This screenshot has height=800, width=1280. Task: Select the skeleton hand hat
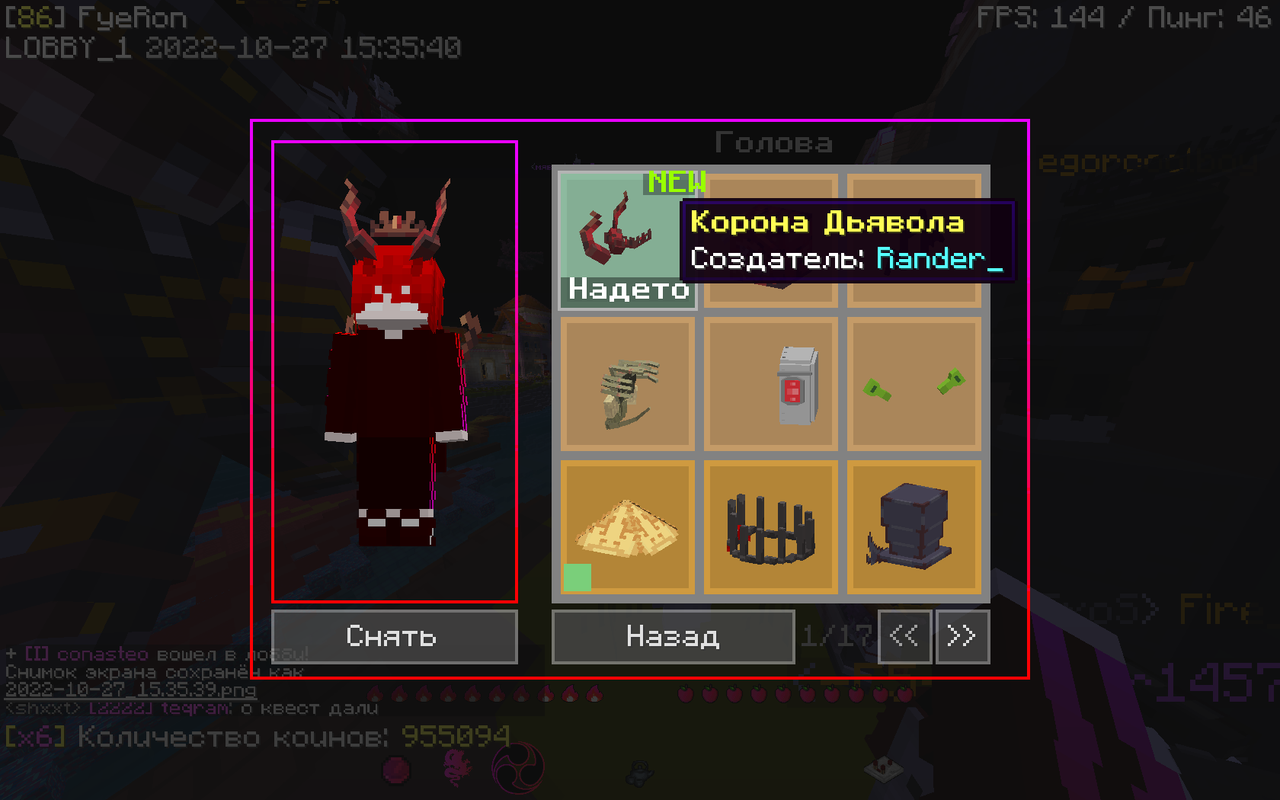(626, 384)
